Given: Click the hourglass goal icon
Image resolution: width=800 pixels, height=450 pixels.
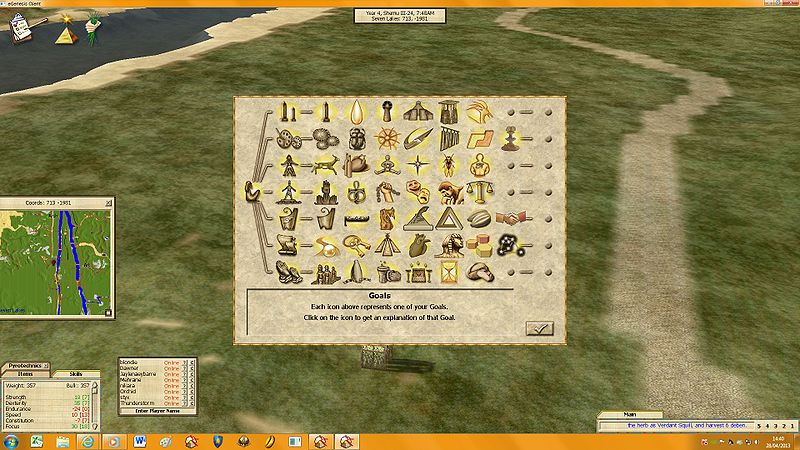Looking at the screenshot, I should point(447,271).
